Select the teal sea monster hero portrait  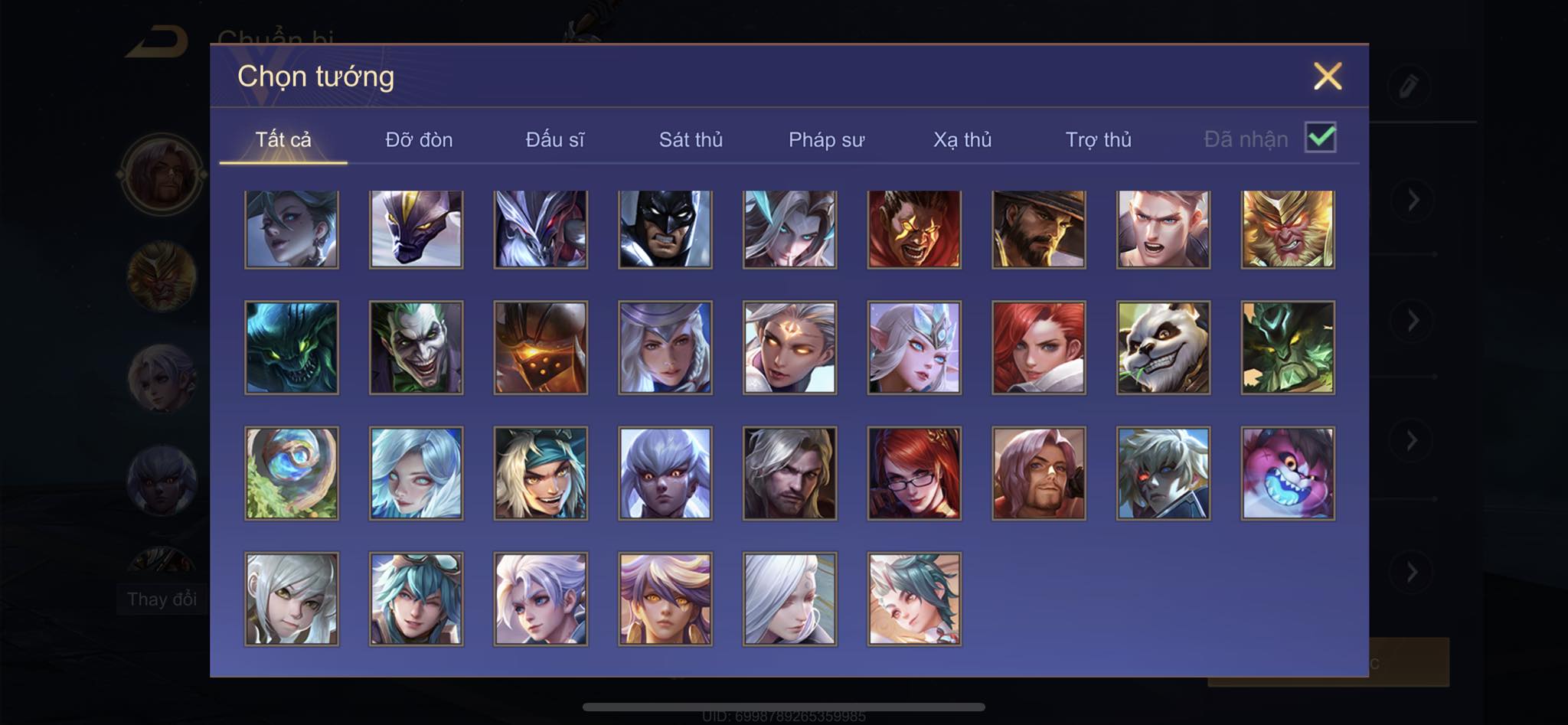[292, 348]
